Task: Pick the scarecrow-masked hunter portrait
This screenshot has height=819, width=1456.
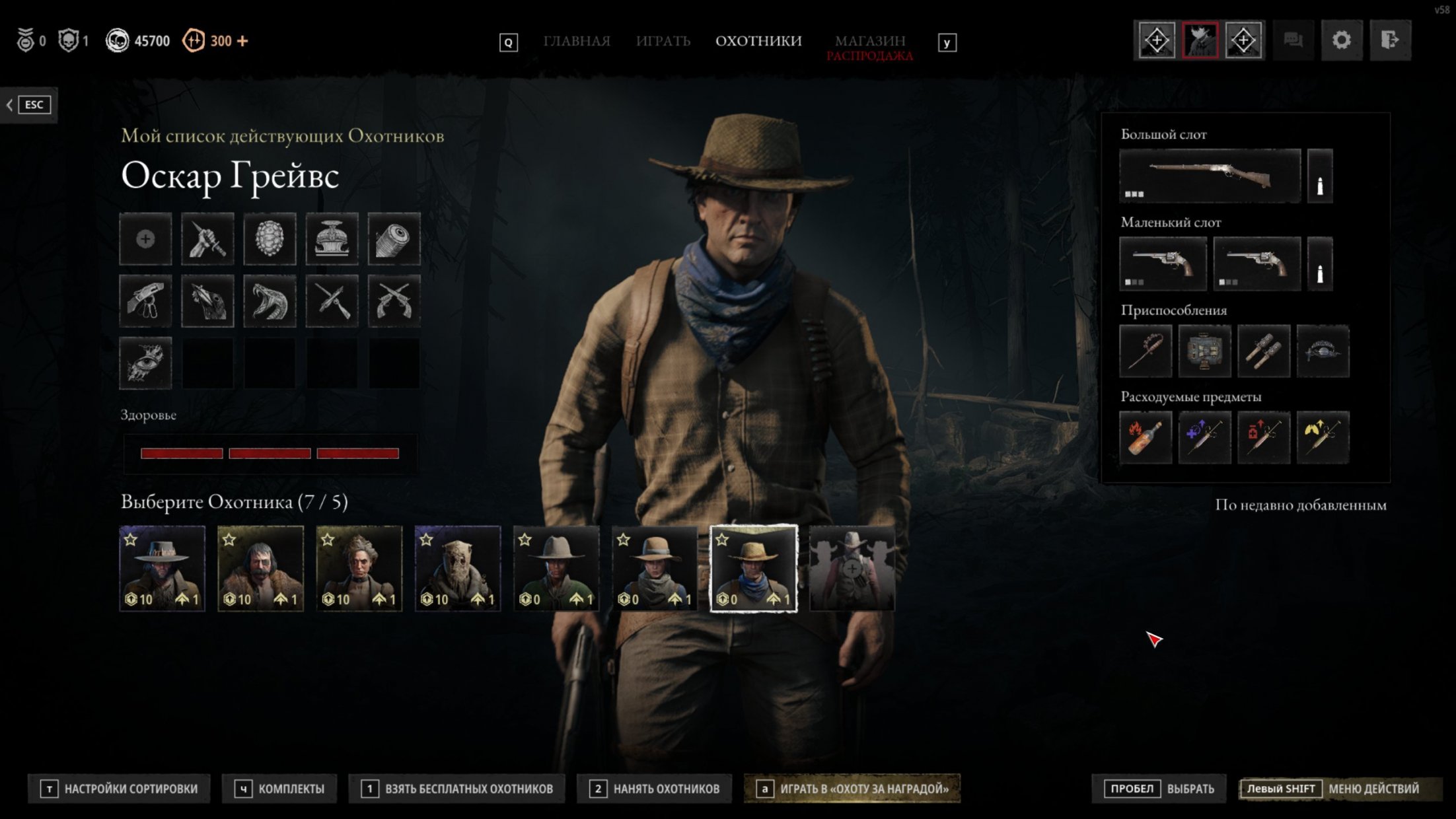Action: [457, 568]
